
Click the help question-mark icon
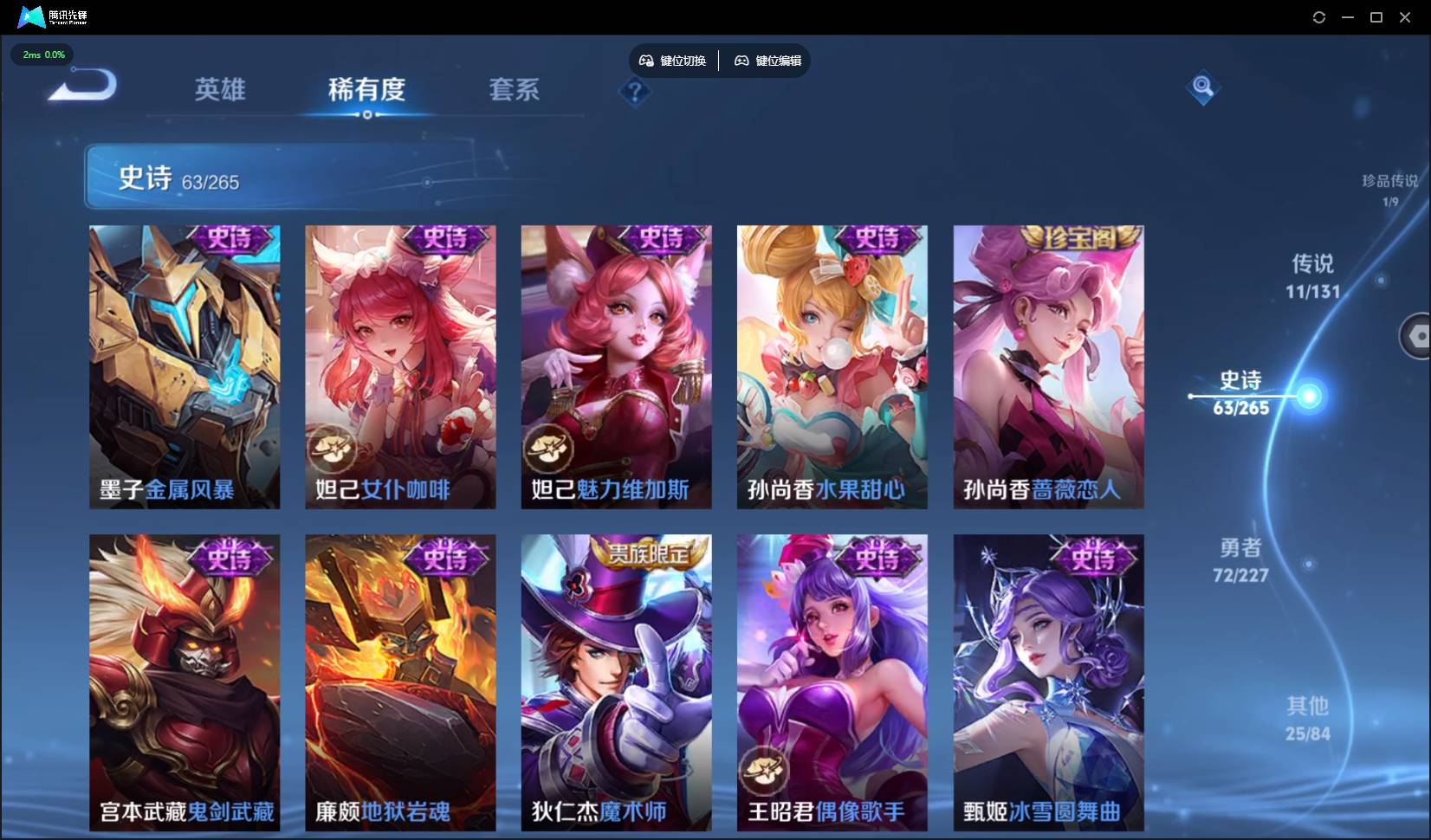(636, 92)
